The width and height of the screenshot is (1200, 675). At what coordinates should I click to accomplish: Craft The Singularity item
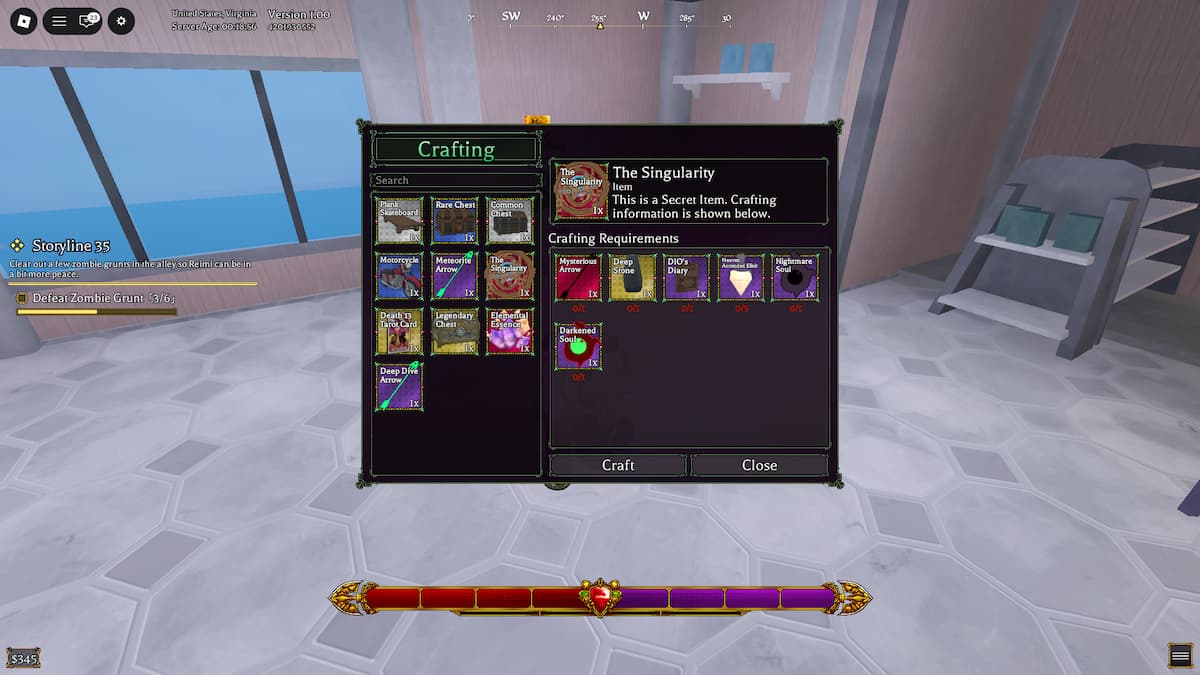click(x=617, y=465)
